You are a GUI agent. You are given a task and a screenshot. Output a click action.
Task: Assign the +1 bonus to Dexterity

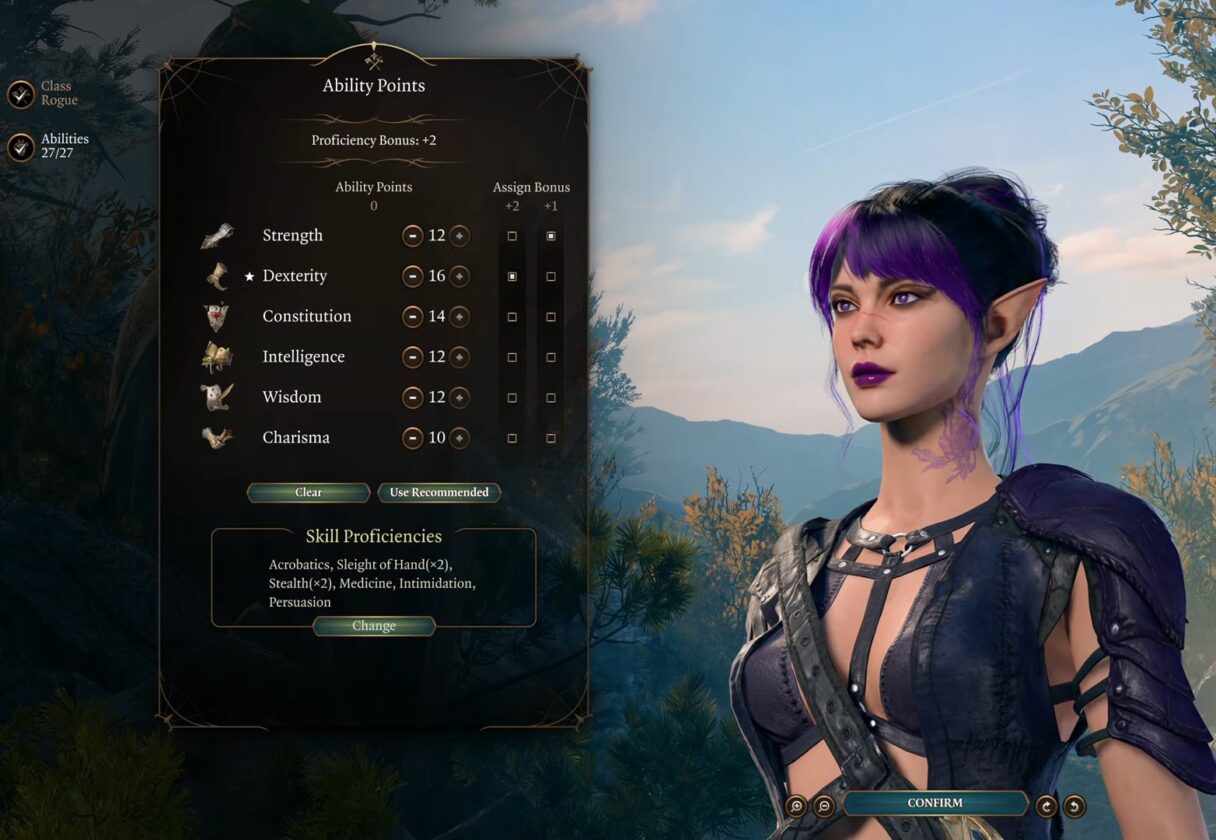551,276
